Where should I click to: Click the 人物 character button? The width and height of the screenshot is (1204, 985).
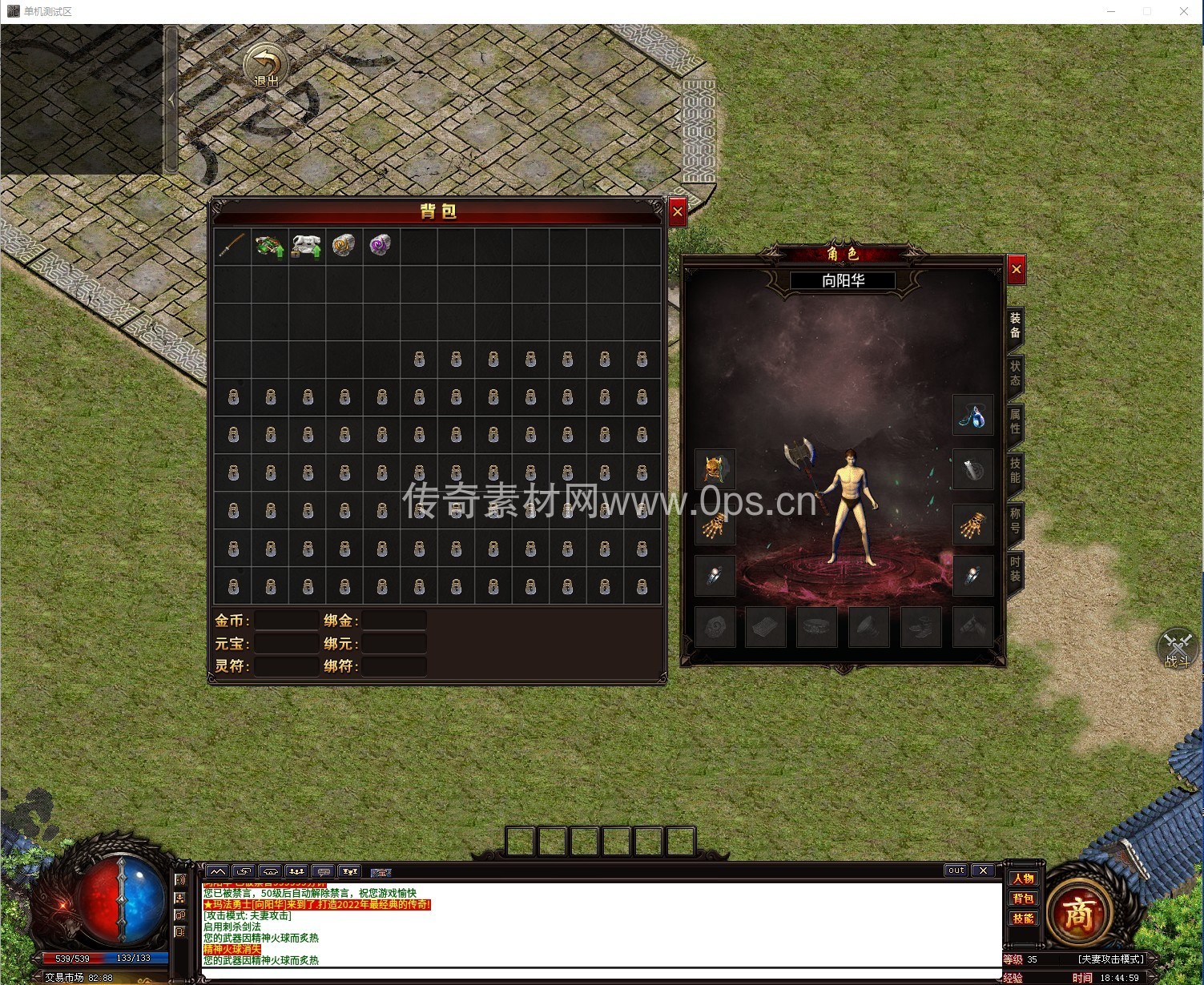coord(1023,878)
